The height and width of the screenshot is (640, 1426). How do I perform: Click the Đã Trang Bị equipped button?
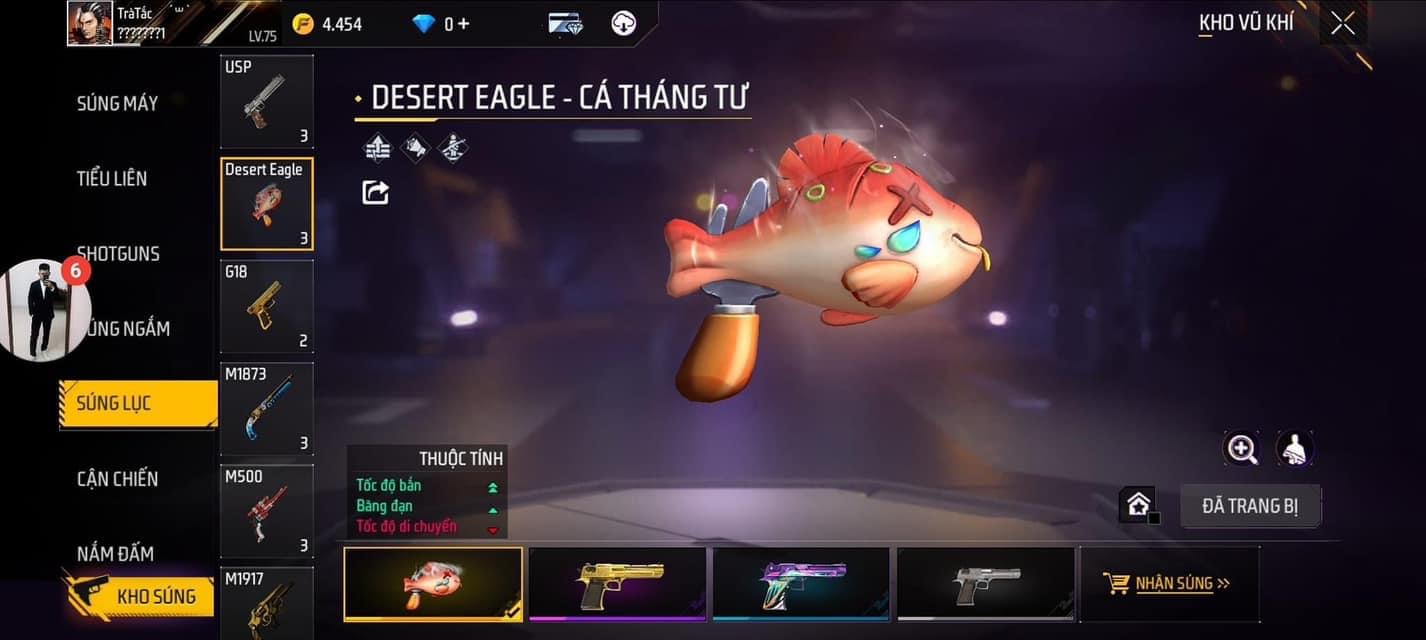[1250, 506]
